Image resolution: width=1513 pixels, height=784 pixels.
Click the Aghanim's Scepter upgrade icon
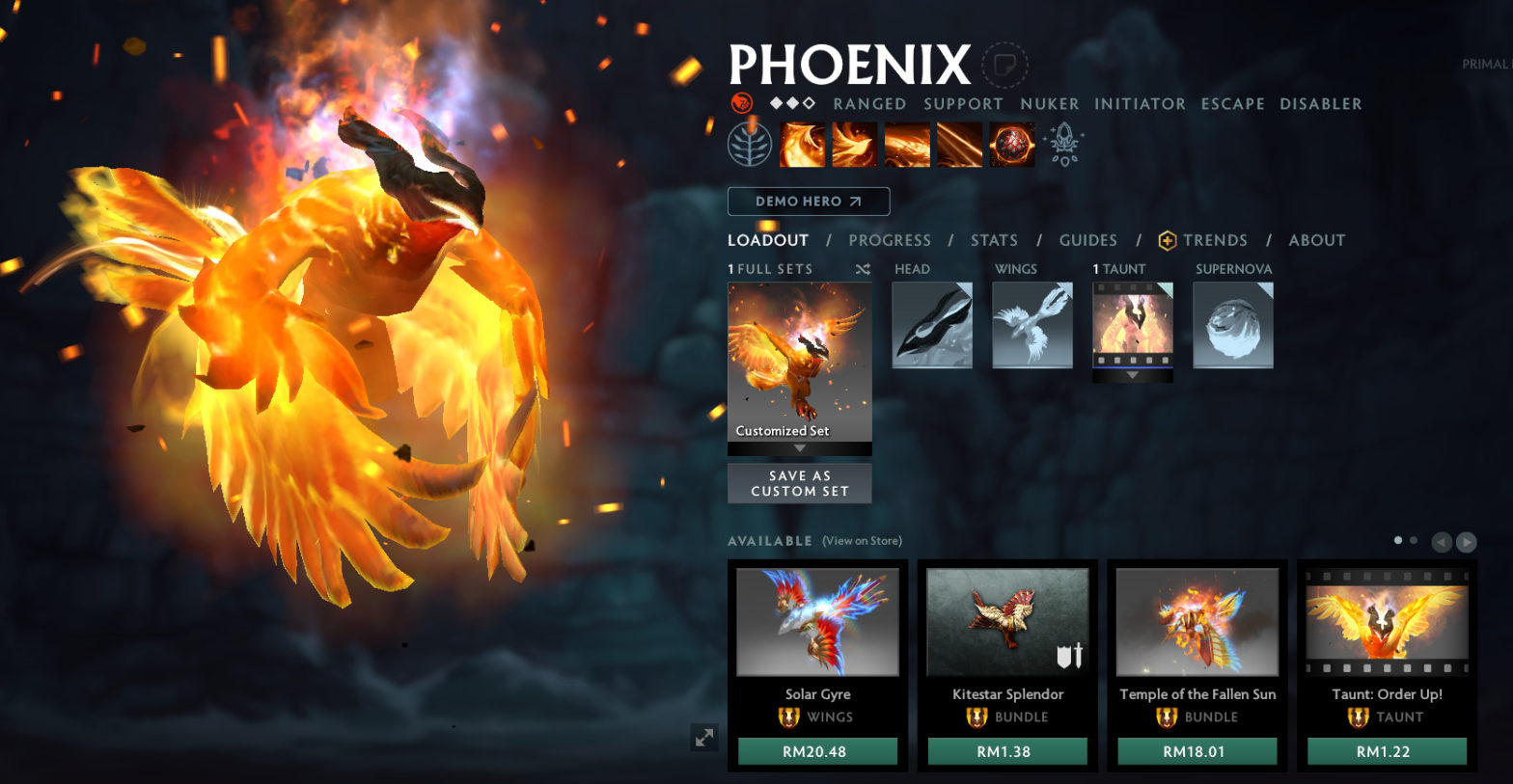(x=1061, y=143)
